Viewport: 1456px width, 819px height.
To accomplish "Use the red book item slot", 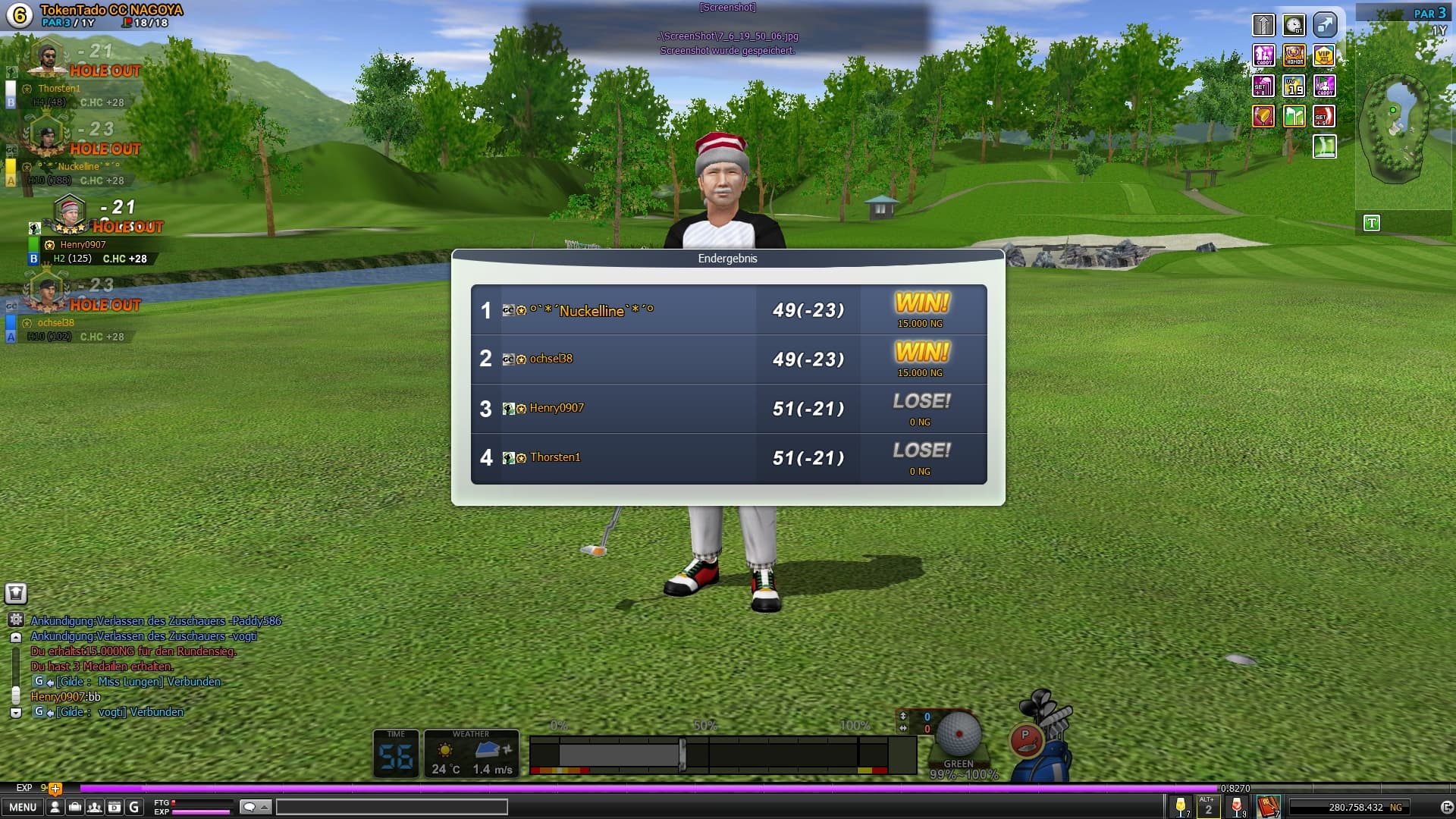I will click(x=1267, y=807).
